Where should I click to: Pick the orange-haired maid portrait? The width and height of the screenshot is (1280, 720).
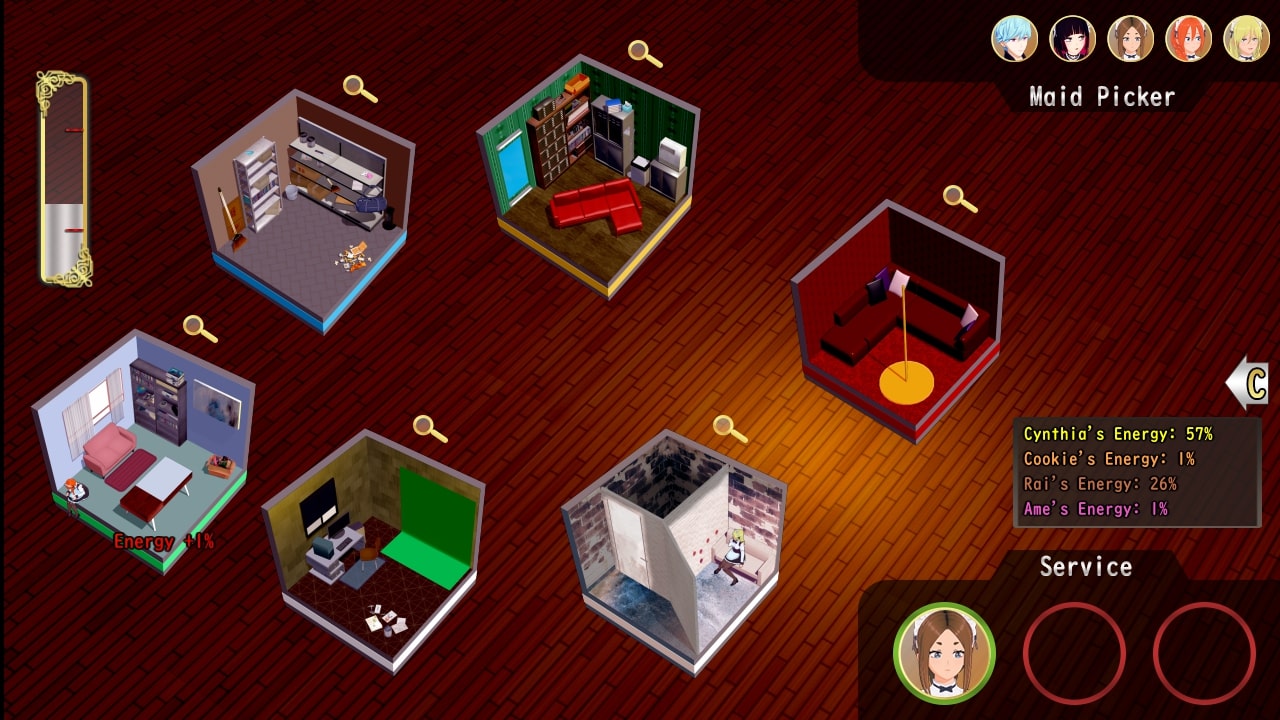1188,39
